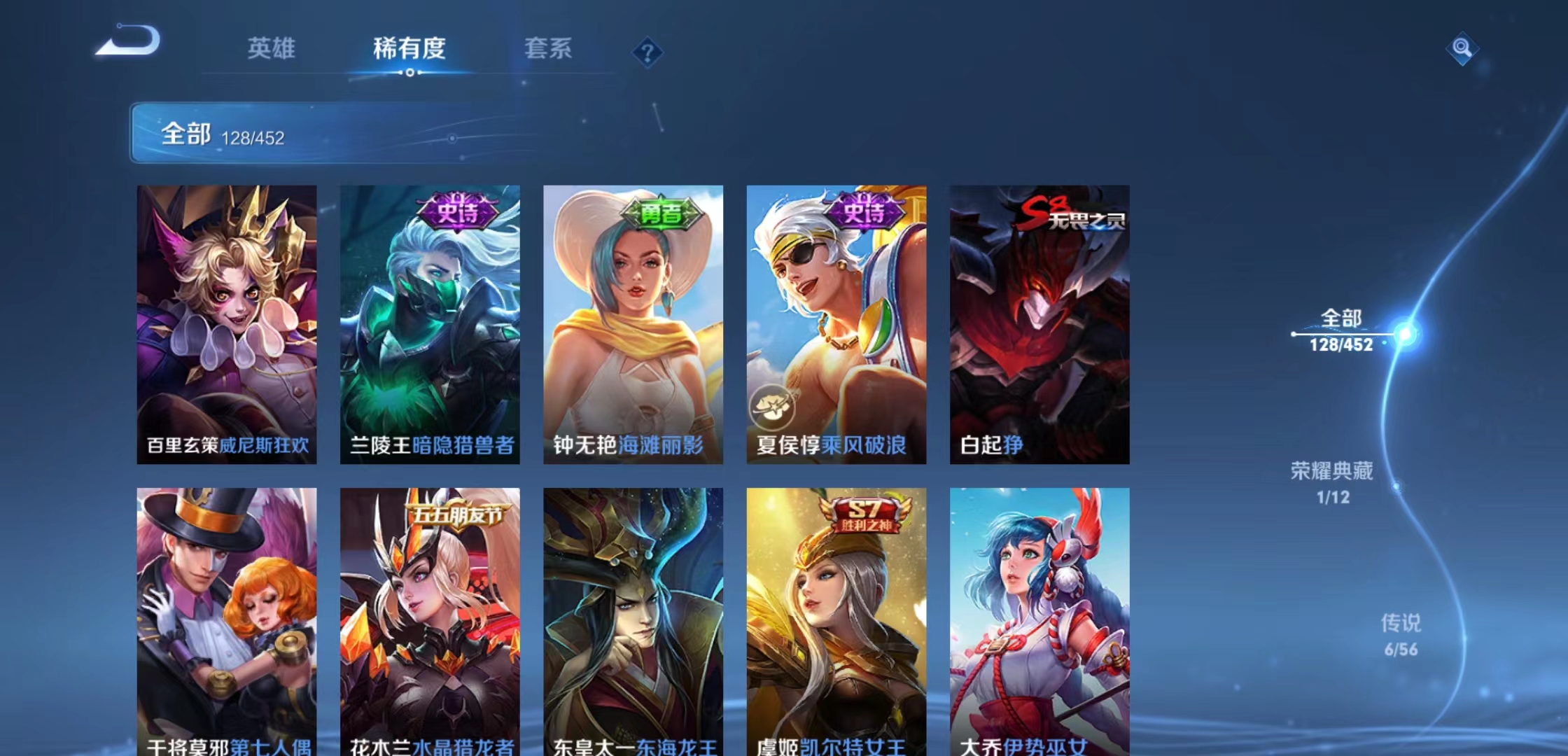The height and width of the screenshot is (756, 1568).
Task: Switch to the 套系 tab
Action: point(549,49)
